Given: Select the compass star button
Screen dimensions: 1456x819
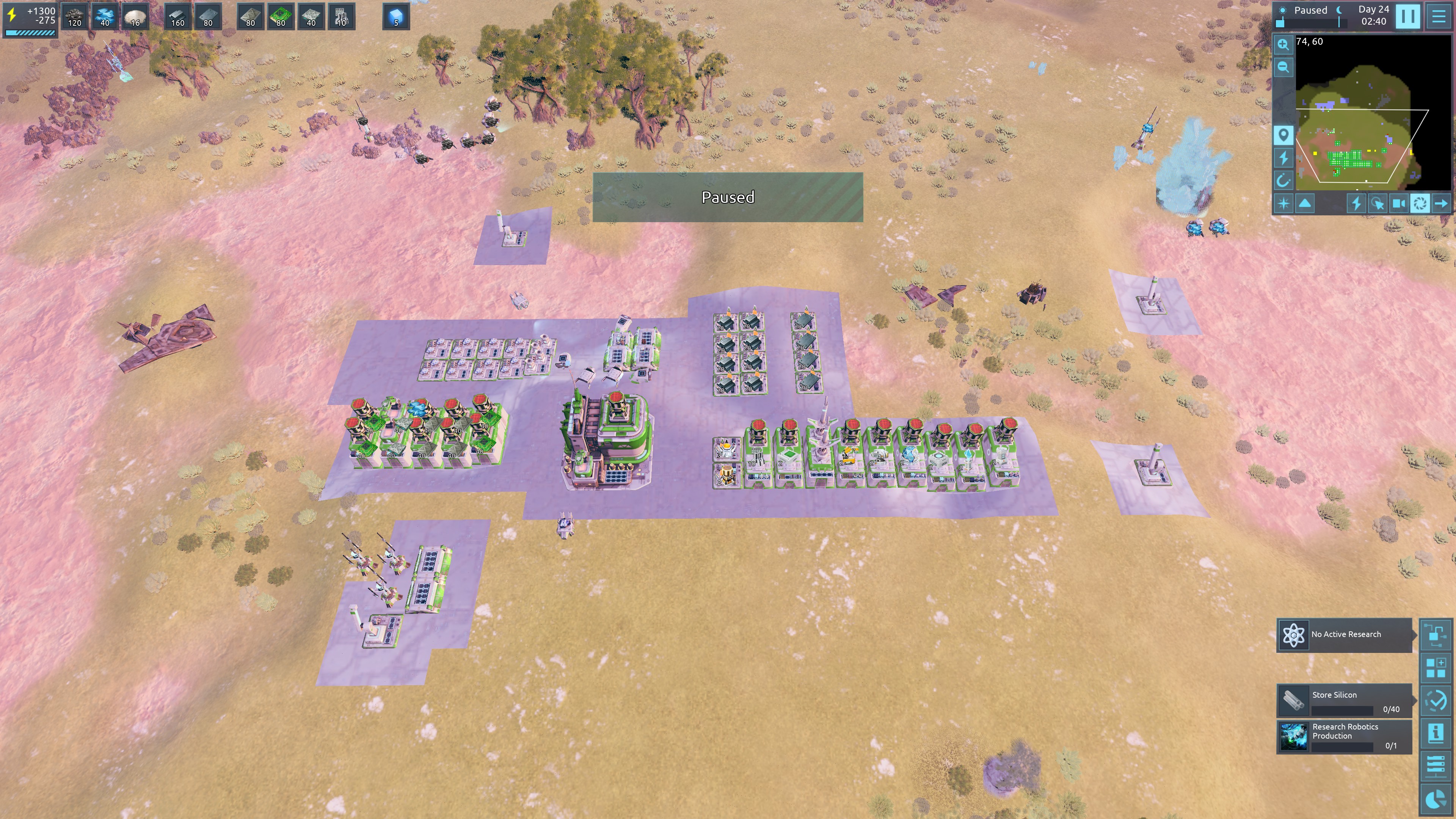Looking at the screenshot, I should pyautogui.click(x=1283, y=204).
